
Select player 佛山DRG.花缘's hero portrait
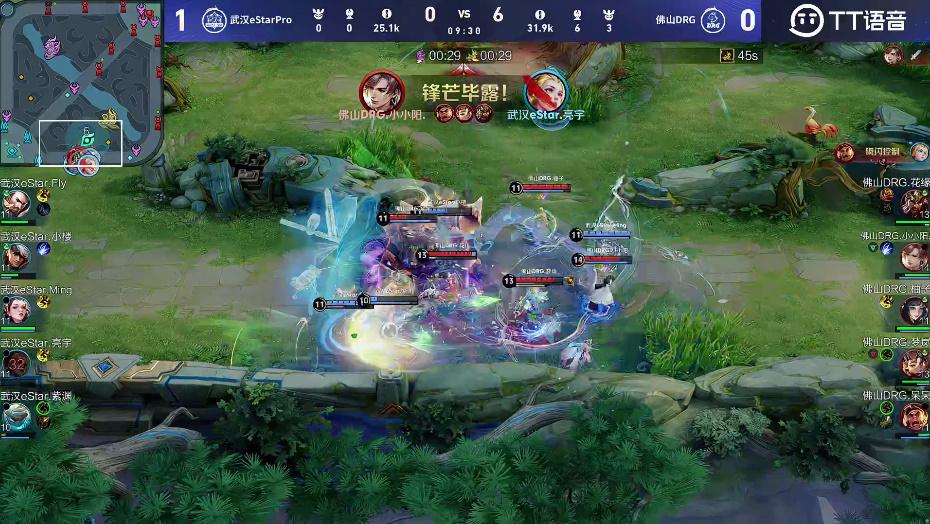tap(914, 204)
